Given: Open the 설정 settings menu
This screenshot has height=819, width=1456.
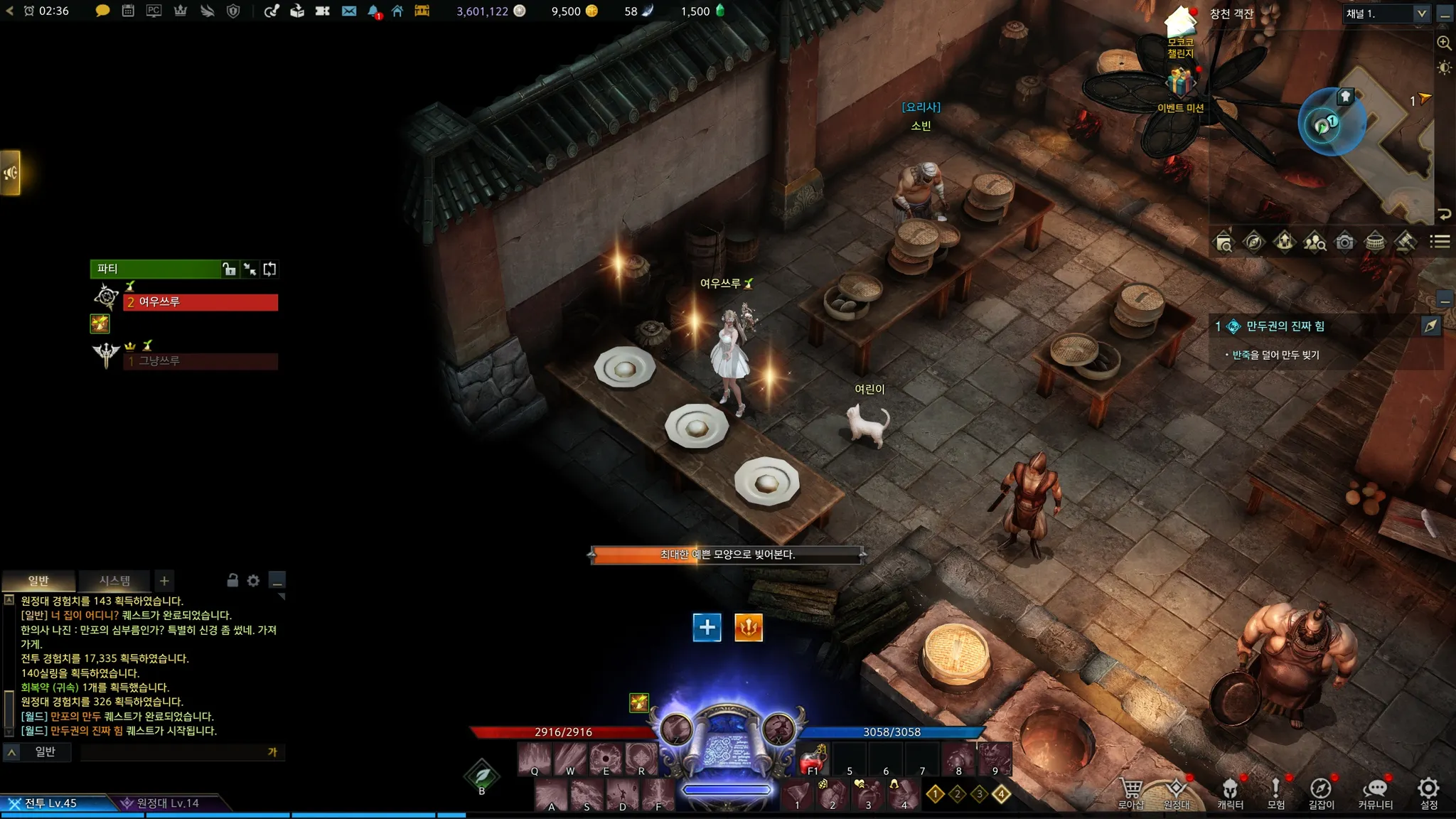Looking at the screenshot, I should [1428, 793].
